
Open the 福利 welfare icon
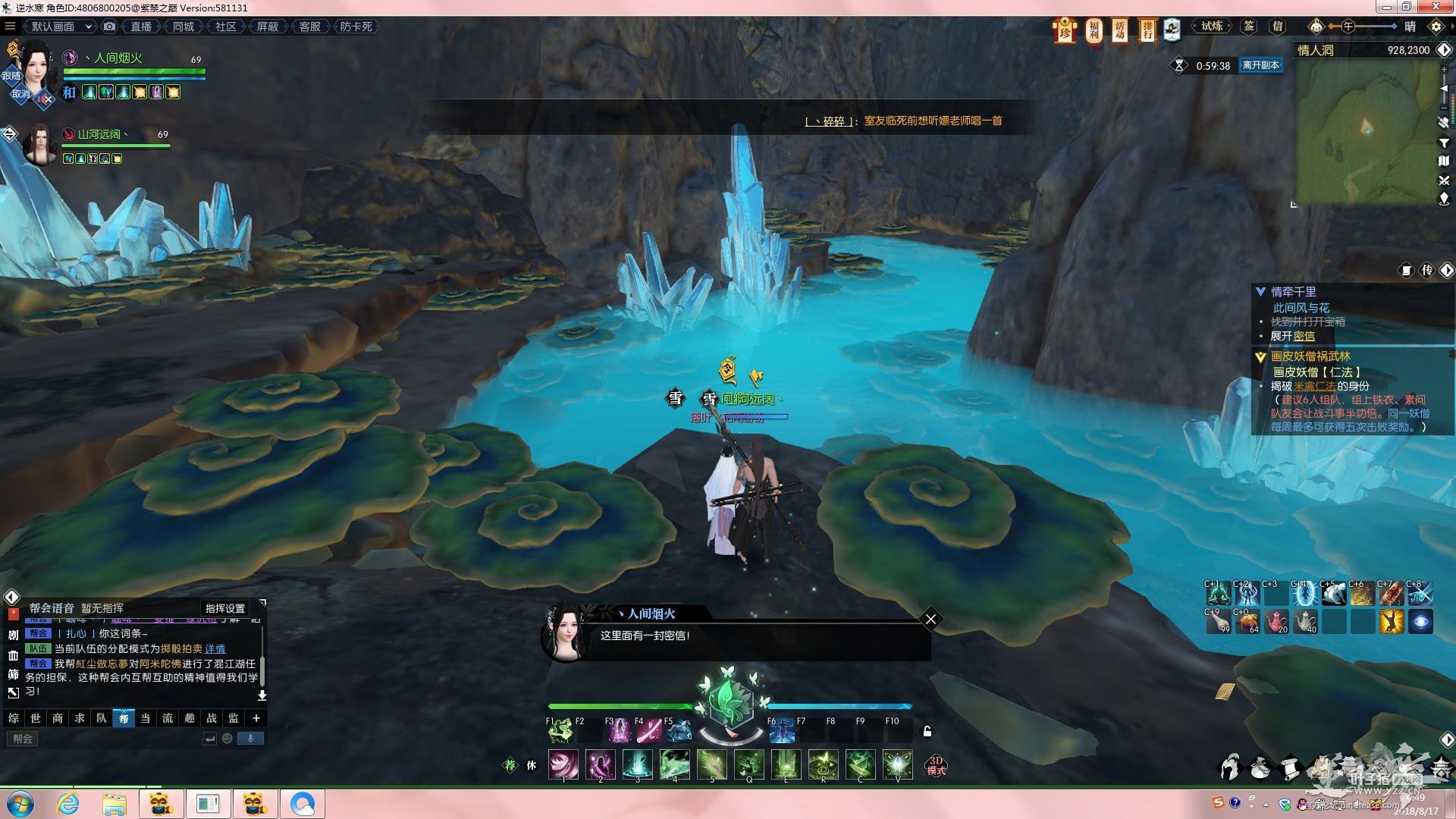click(x=1094, y=30)
